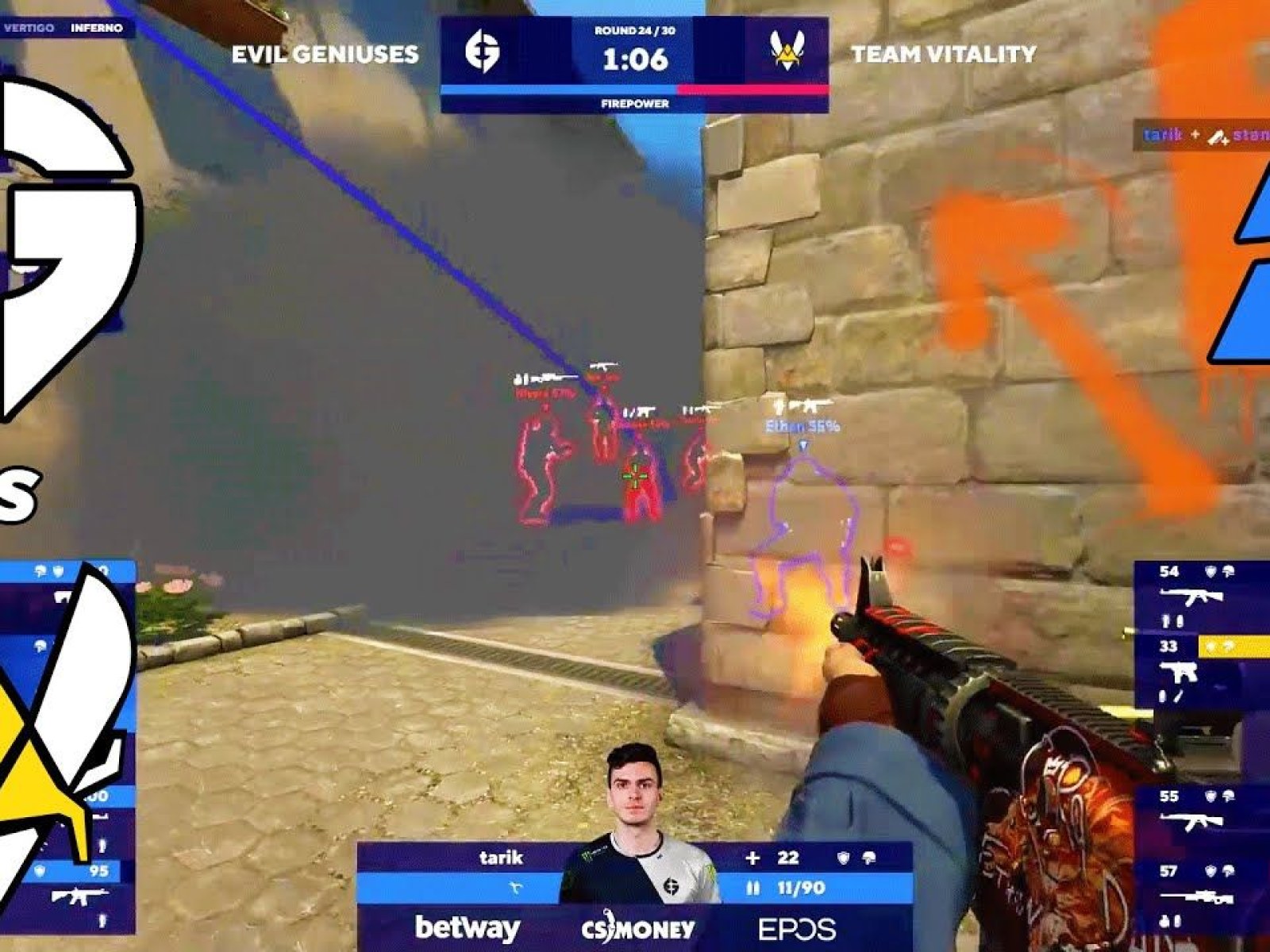Toggle the armor shield indicator next to 54
This screenshot has height=952, width=1270.
(x=1210, y=570)
